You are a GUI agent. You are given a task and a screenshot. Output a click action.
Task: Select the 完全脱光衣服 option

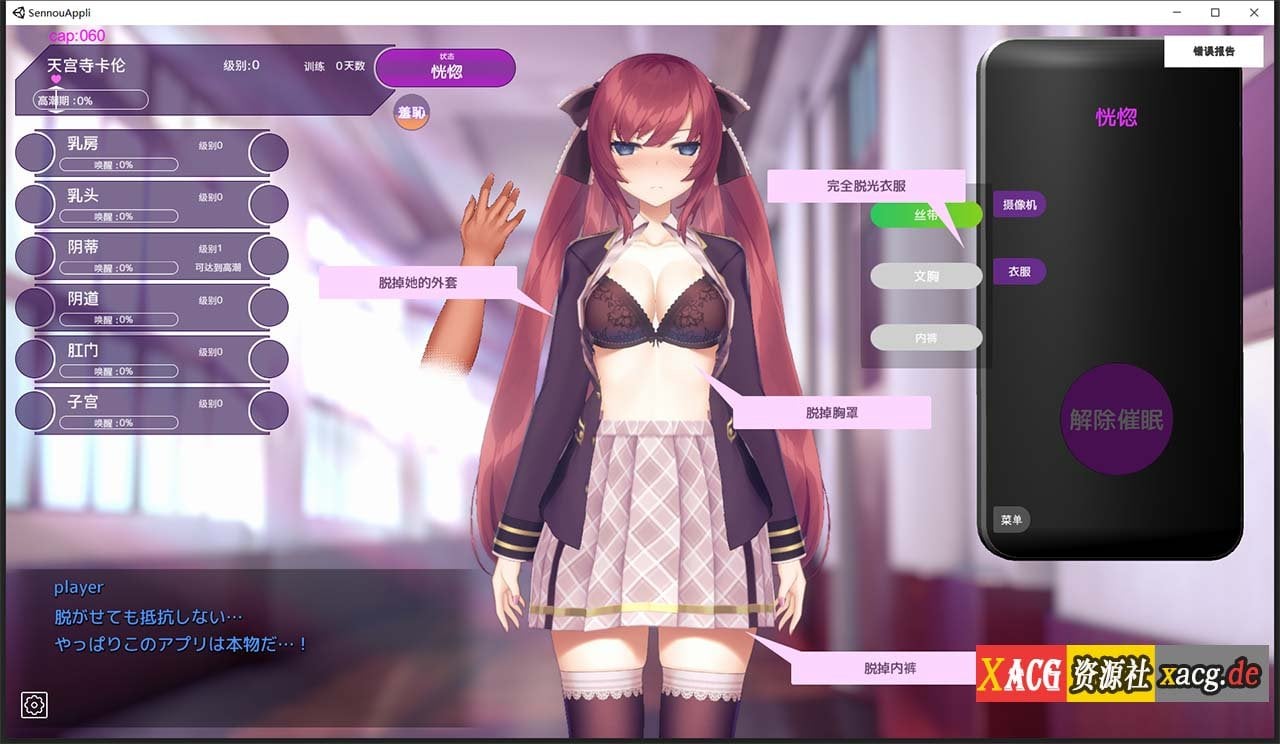tap(865, 185)
